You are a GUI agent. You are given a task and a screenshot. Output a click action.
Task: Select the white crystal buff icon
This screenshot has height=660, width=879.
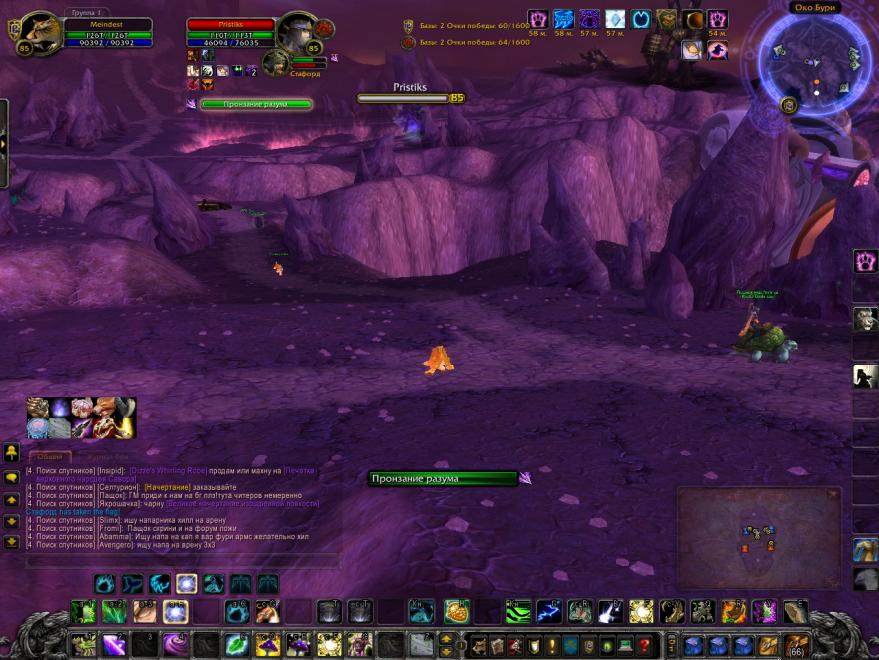click(x=615, y=19)
